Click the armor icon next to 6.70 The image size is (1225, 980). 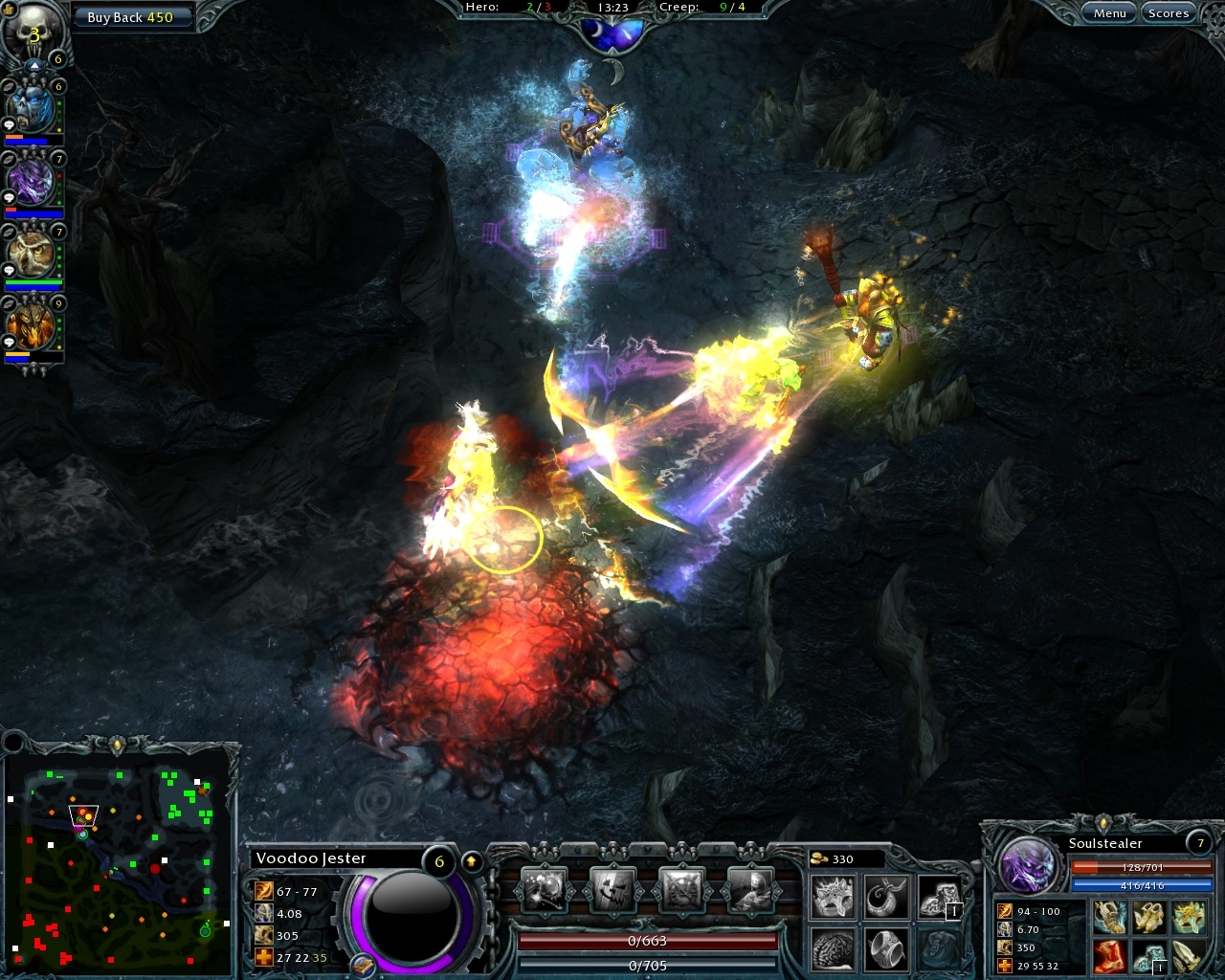[x=1005, y=929]
